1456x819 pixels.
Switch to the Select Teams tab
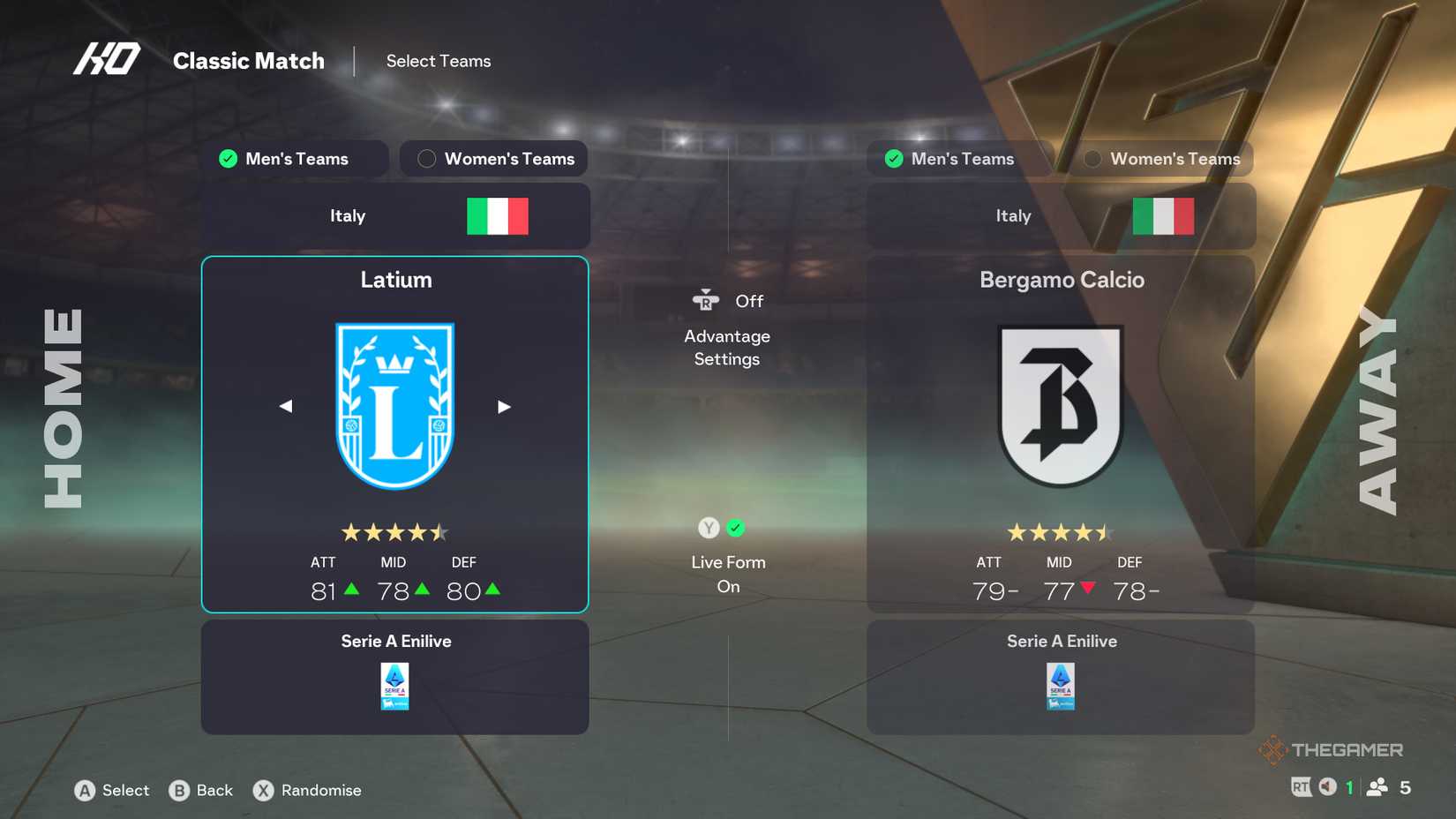click(439, 61)
